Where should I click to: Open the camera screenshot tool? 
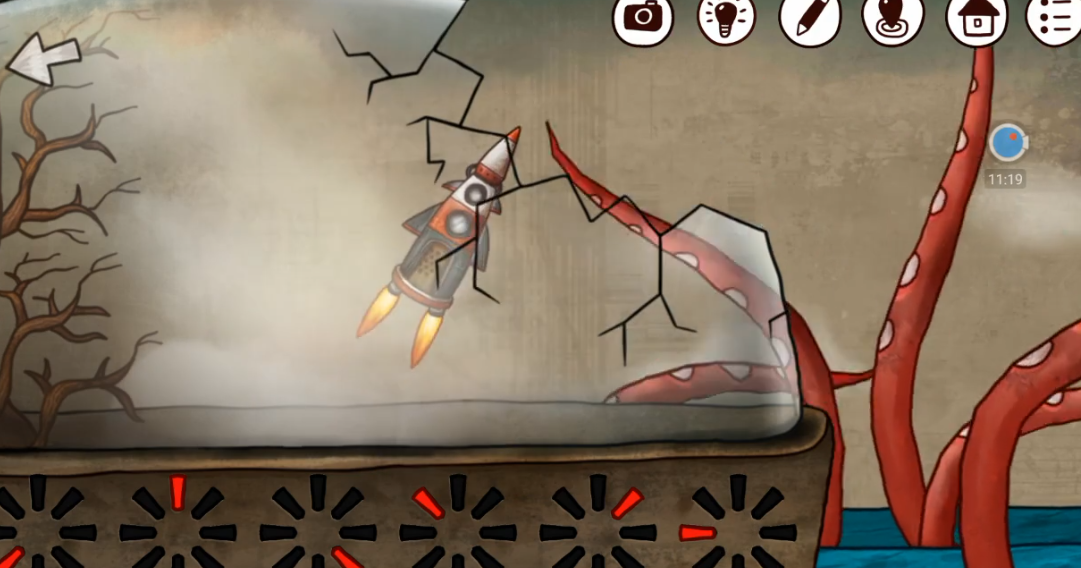[643, 17]
